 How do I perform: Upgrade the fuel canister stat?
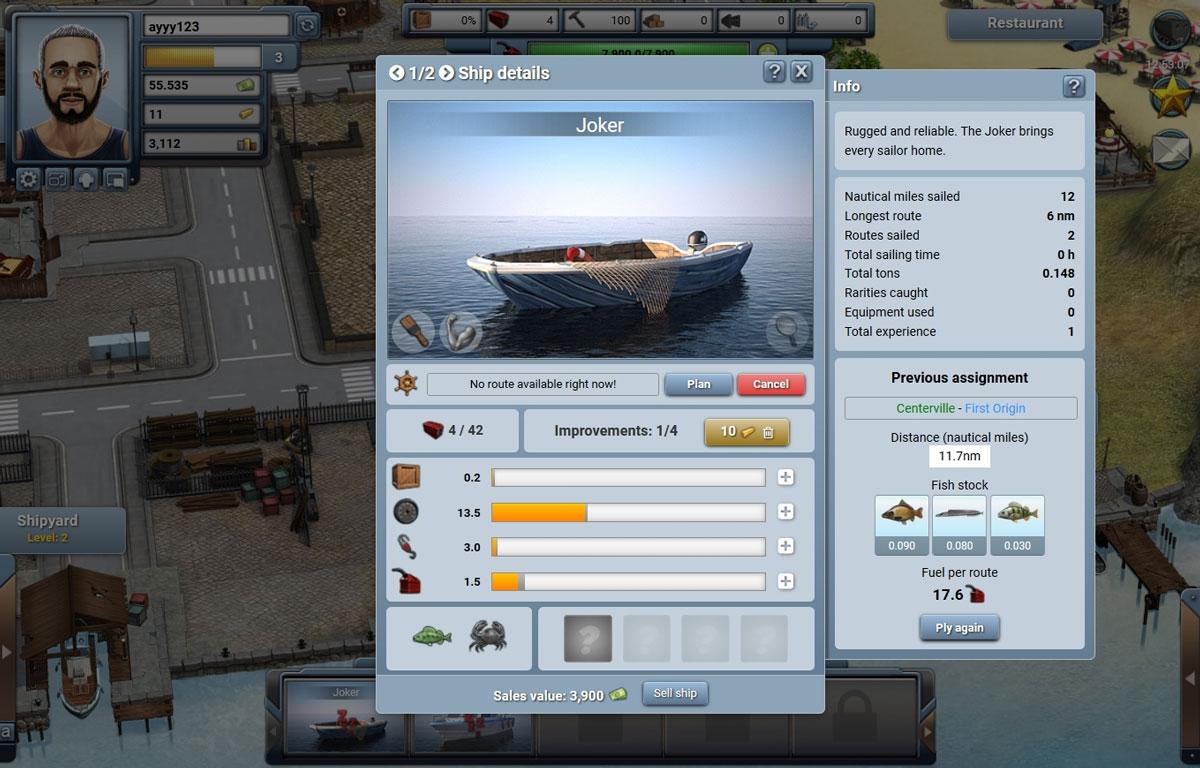pyautogui.click(x=786, y=581)
